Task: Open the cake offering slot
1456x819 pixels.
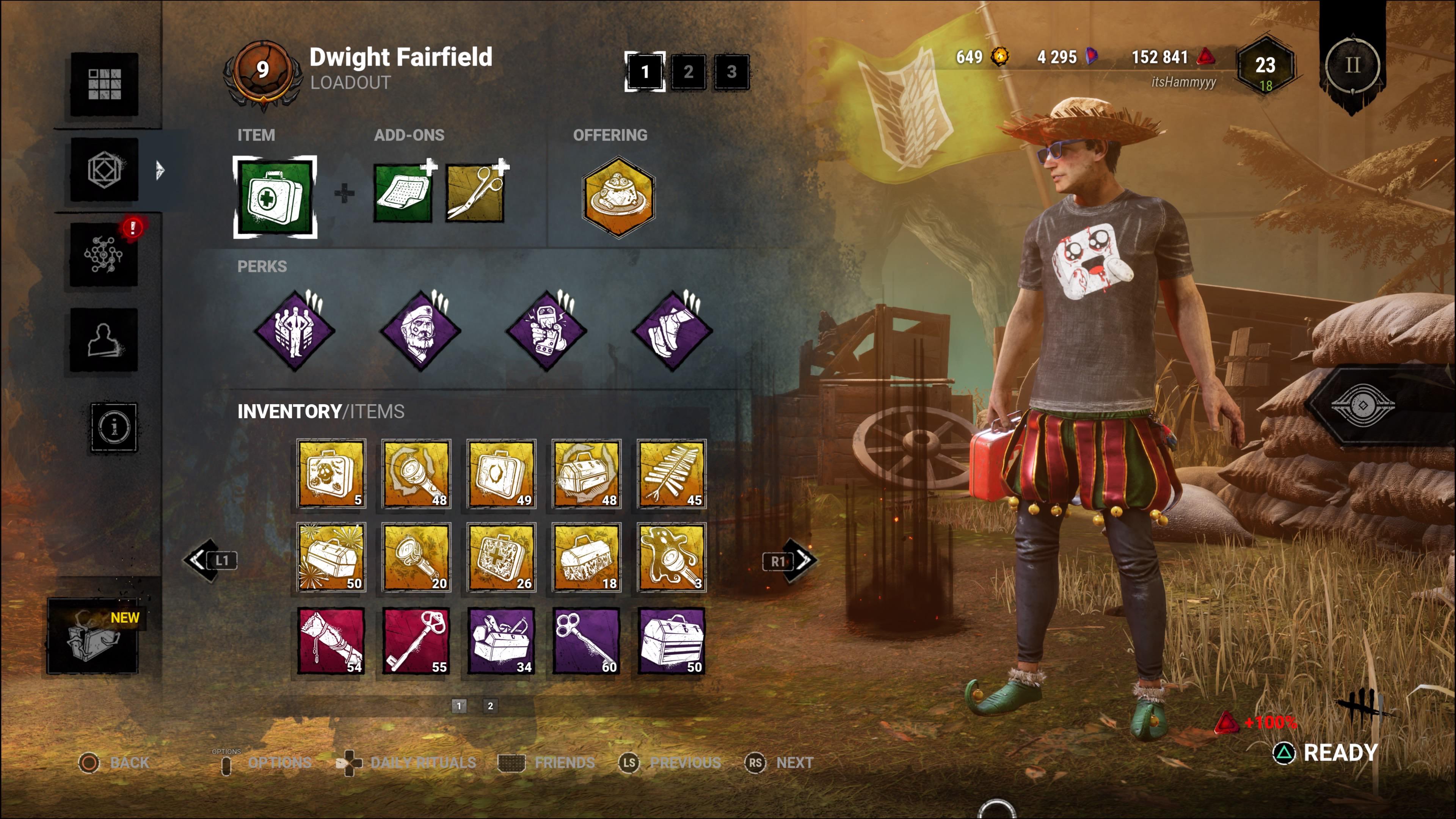Action: point(618,196)
